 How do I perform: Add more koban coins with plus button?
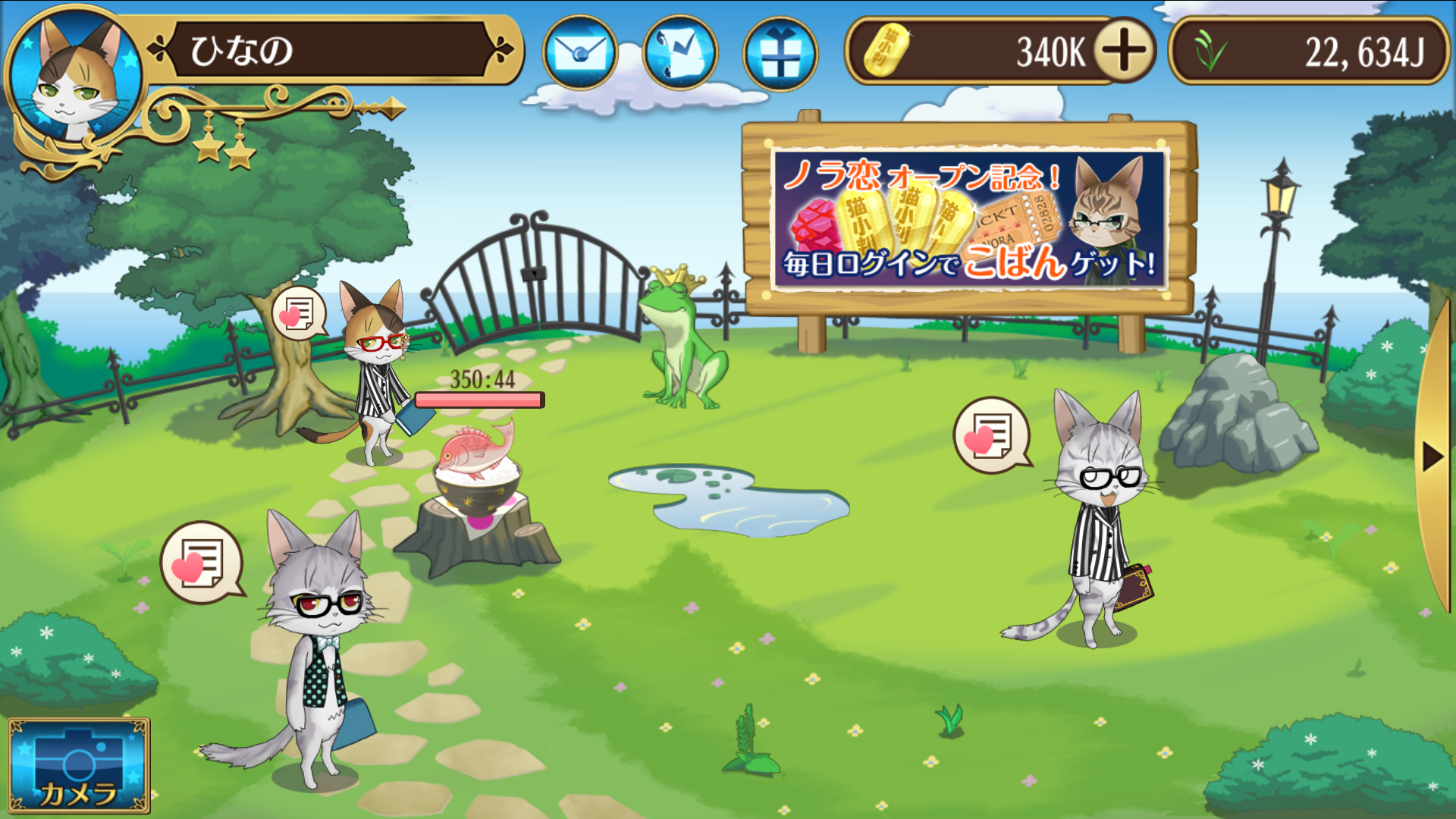pos(1124,51)
